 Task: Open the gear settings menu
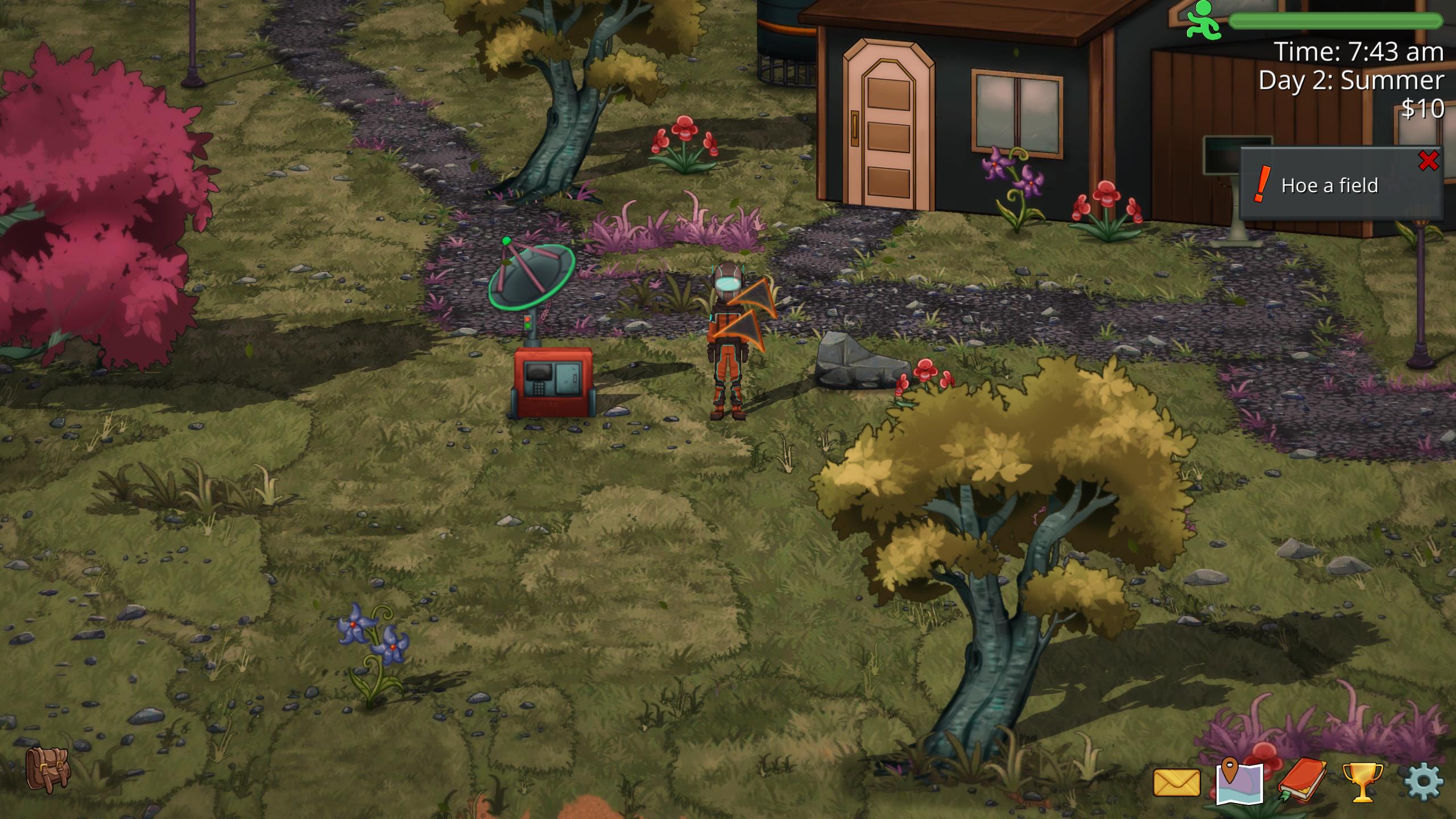1424,783
